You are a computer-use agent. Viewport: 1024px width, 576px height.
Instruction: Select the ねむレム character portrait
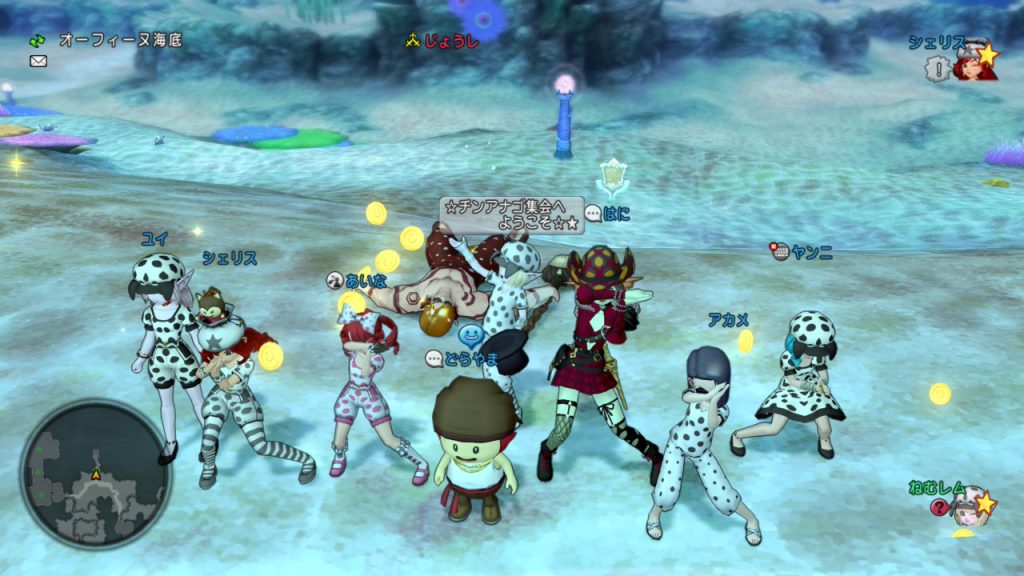coord(966,506)
